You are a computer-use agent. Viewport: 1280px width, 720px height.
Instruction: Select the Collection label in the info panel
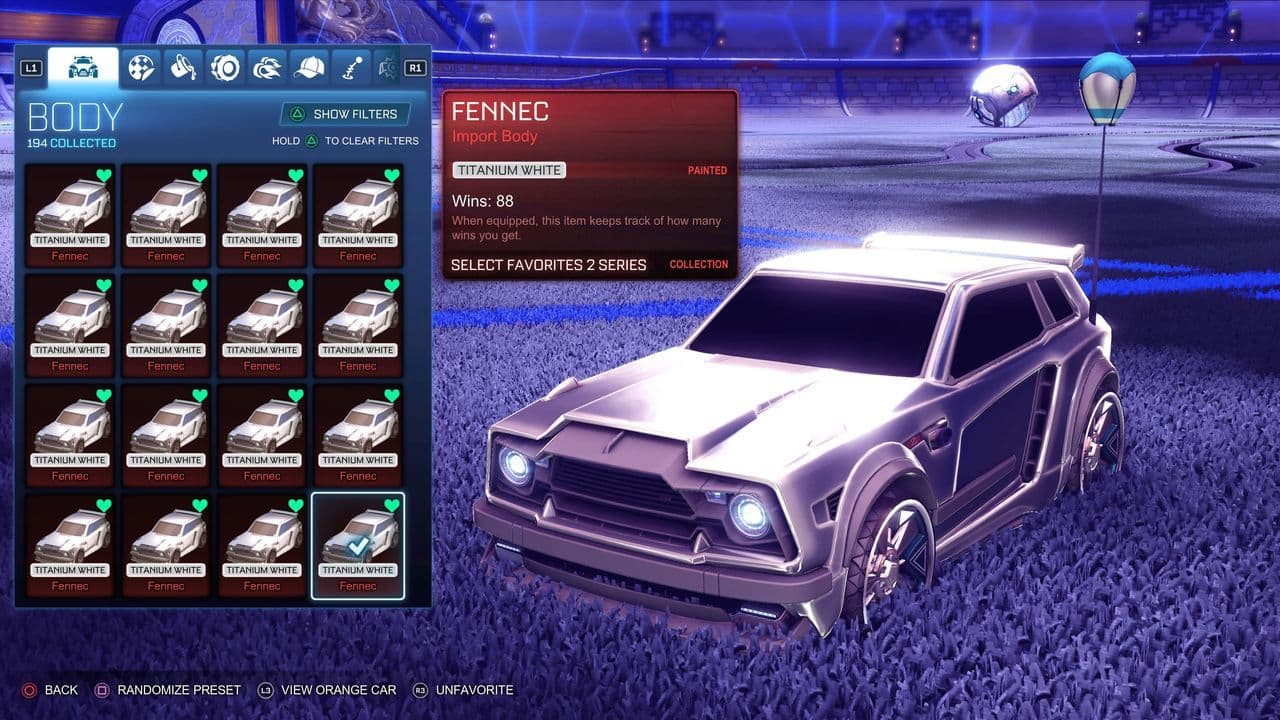698,264
